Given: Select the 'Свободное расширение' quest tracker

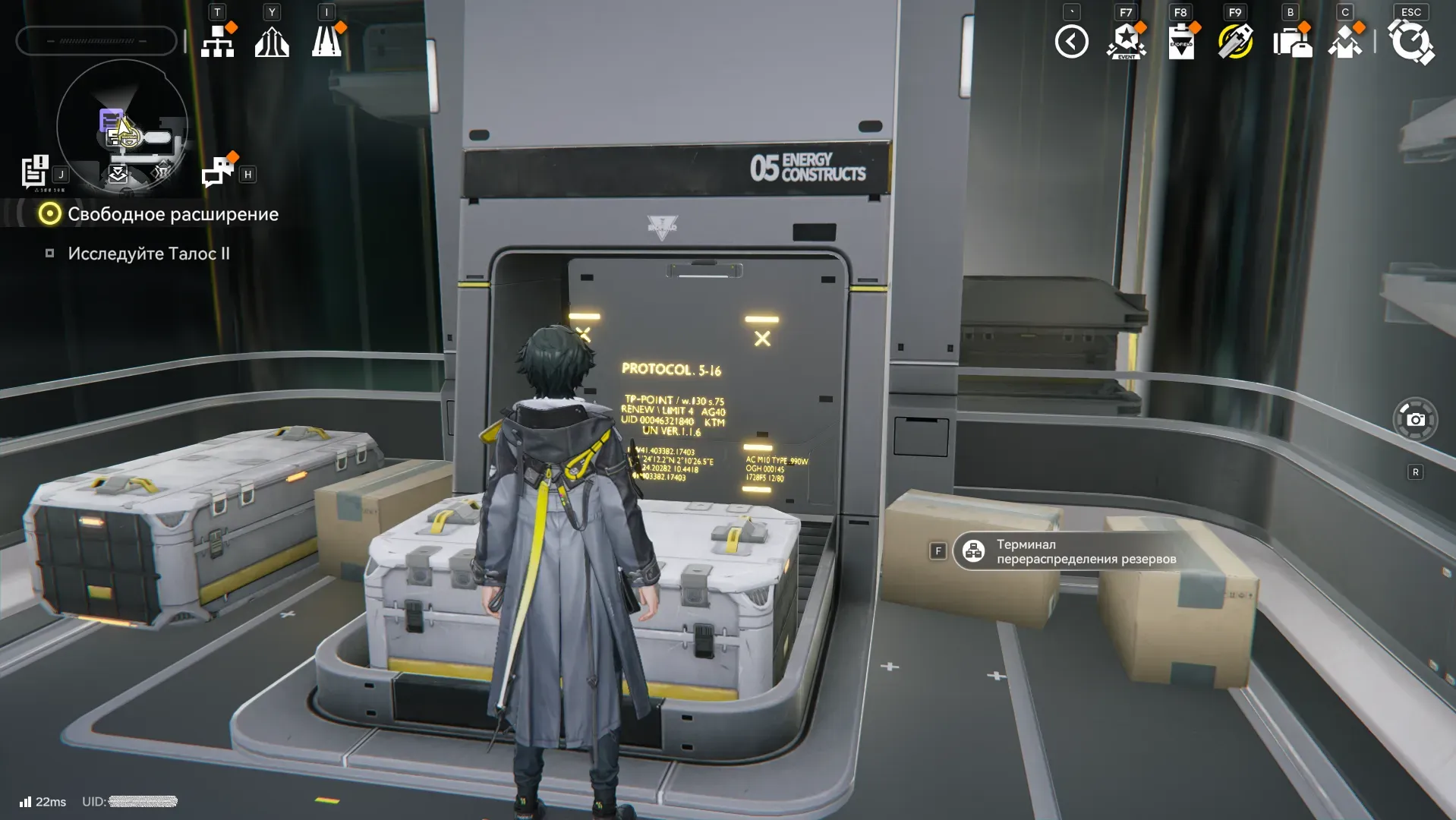Looking at the screenshot, I should point(172,214).
